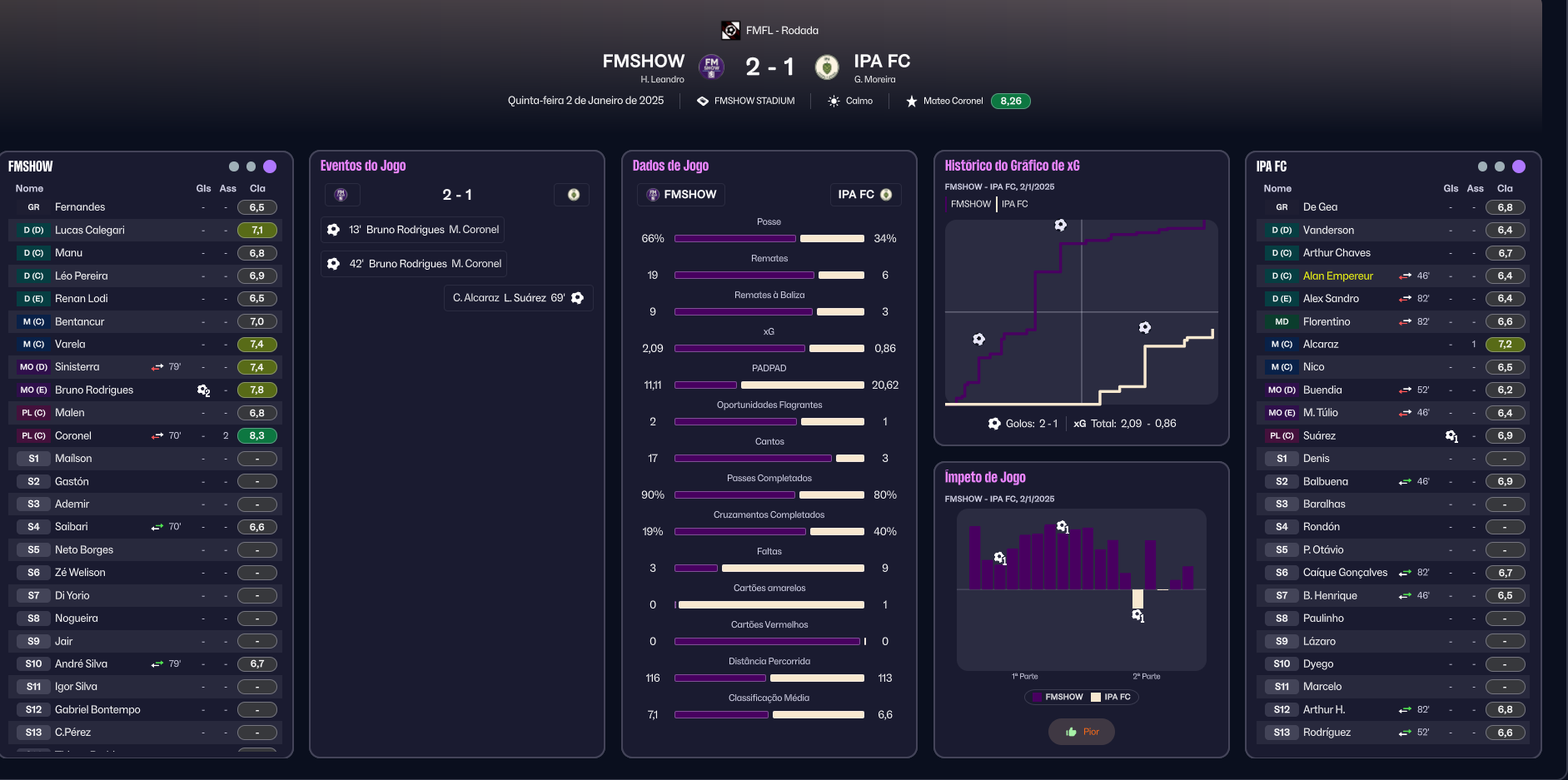The image size is (1568, 780).
Task: Select the purple page dot in FMSHOW panel
Action: (270, 166)
